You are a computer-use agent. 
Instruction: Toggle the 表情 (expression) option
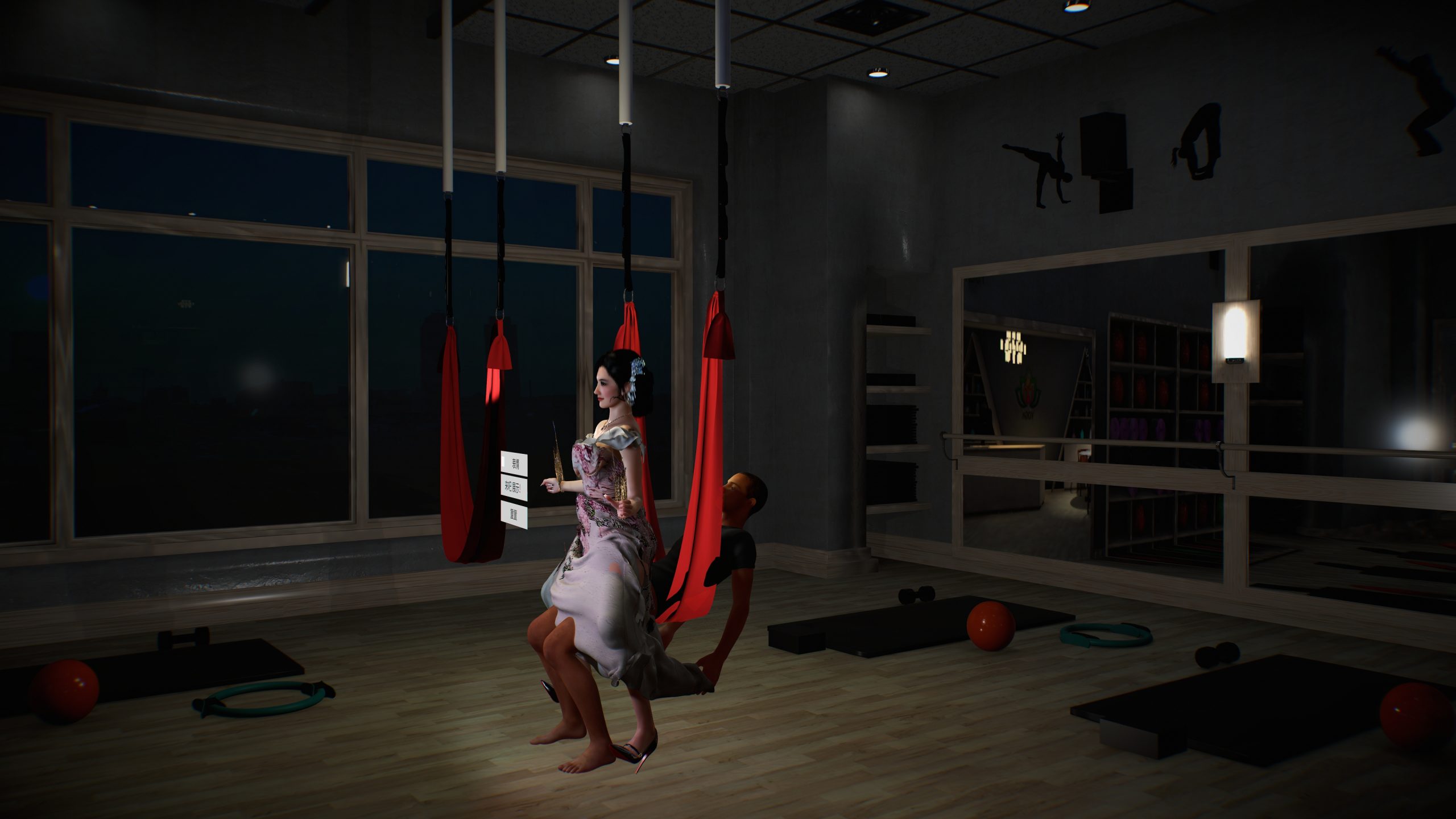click(x=514, y=463)
